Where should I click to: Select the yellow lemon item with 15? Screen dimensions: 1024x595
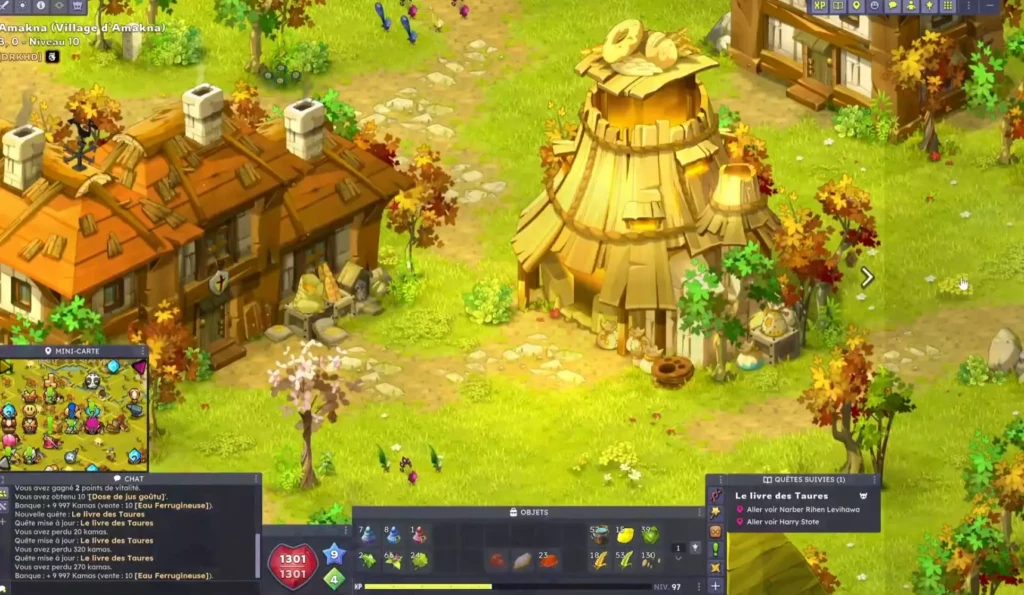click(626, 535)
